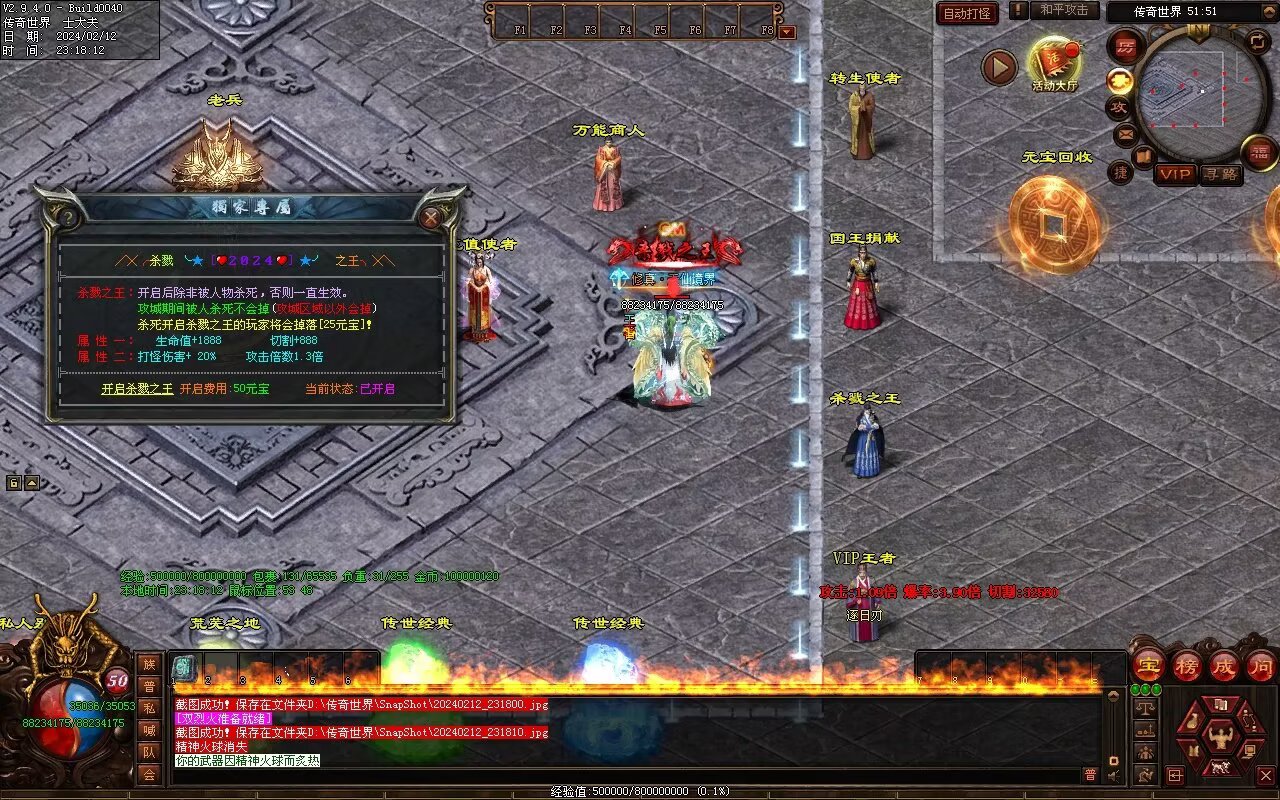Open the envelope mail icon
The width and height of the screenshot is (1280, 800).
pos(1126,133)
